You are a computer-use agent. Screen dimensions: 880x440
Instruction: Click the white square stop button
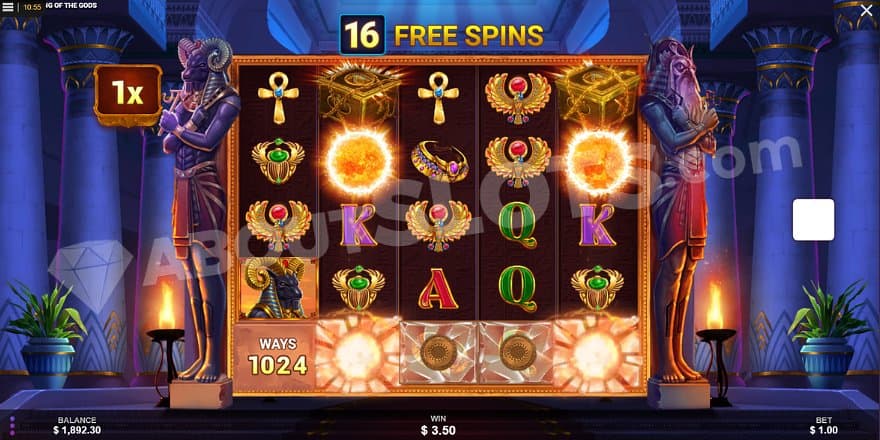813,220
